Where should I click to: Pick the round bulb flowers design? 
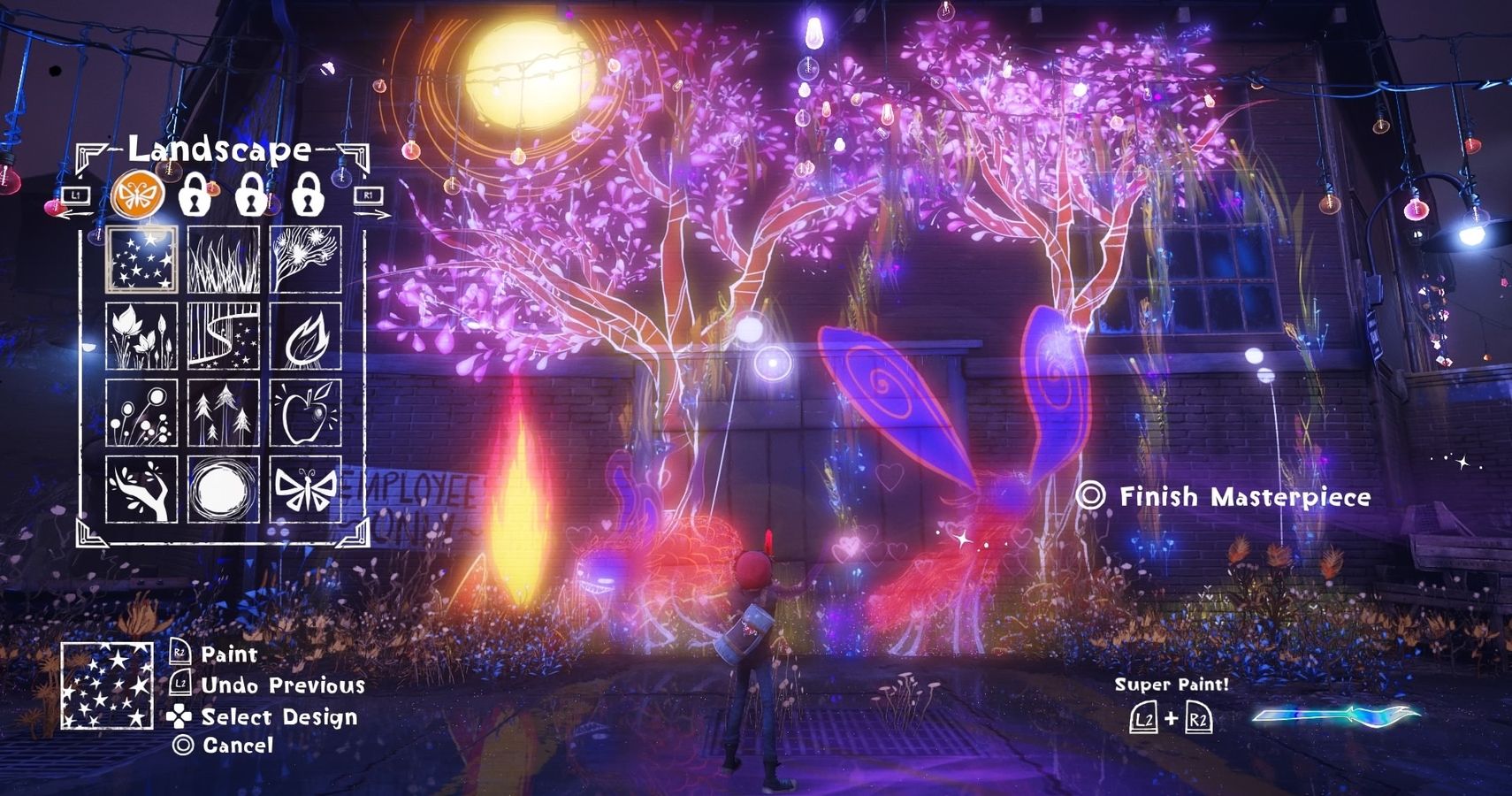[141, 413]
